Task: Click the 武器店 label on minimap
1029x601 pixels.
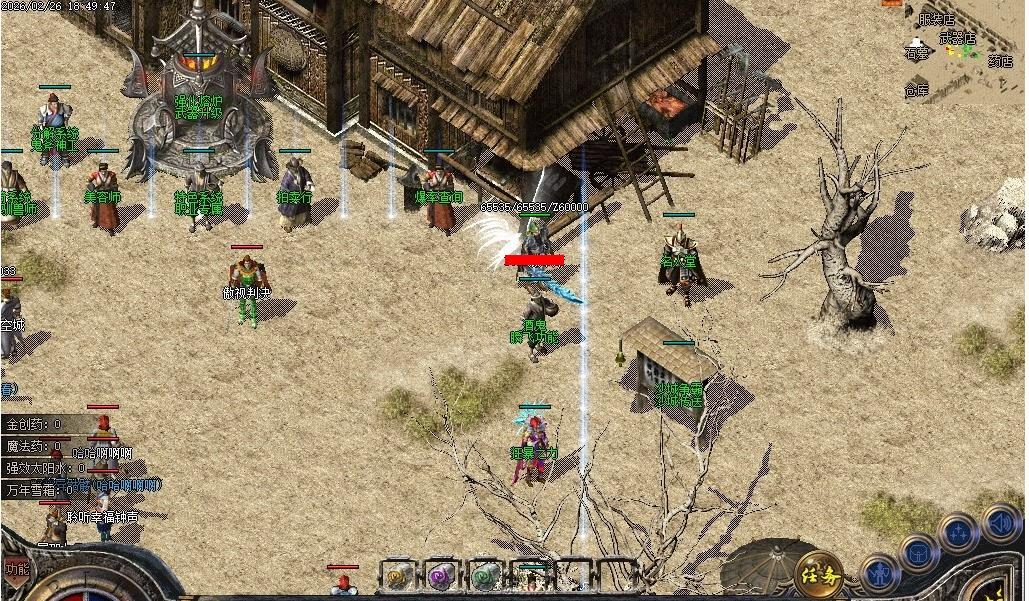Action: point(956,38)
